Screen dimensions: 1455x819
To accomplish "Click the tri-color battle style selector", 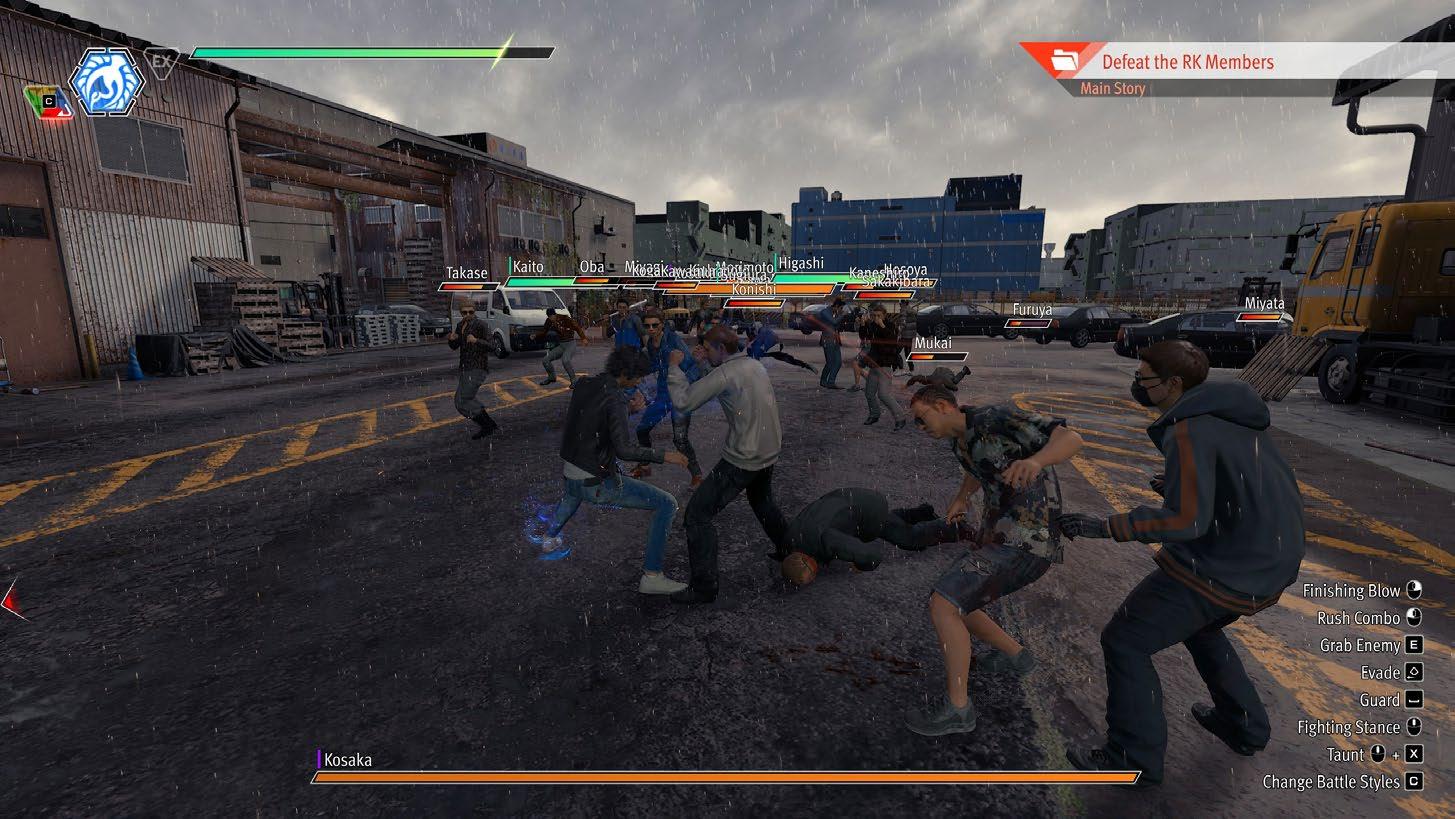I will pyautogui.click(x=48, y=102).
